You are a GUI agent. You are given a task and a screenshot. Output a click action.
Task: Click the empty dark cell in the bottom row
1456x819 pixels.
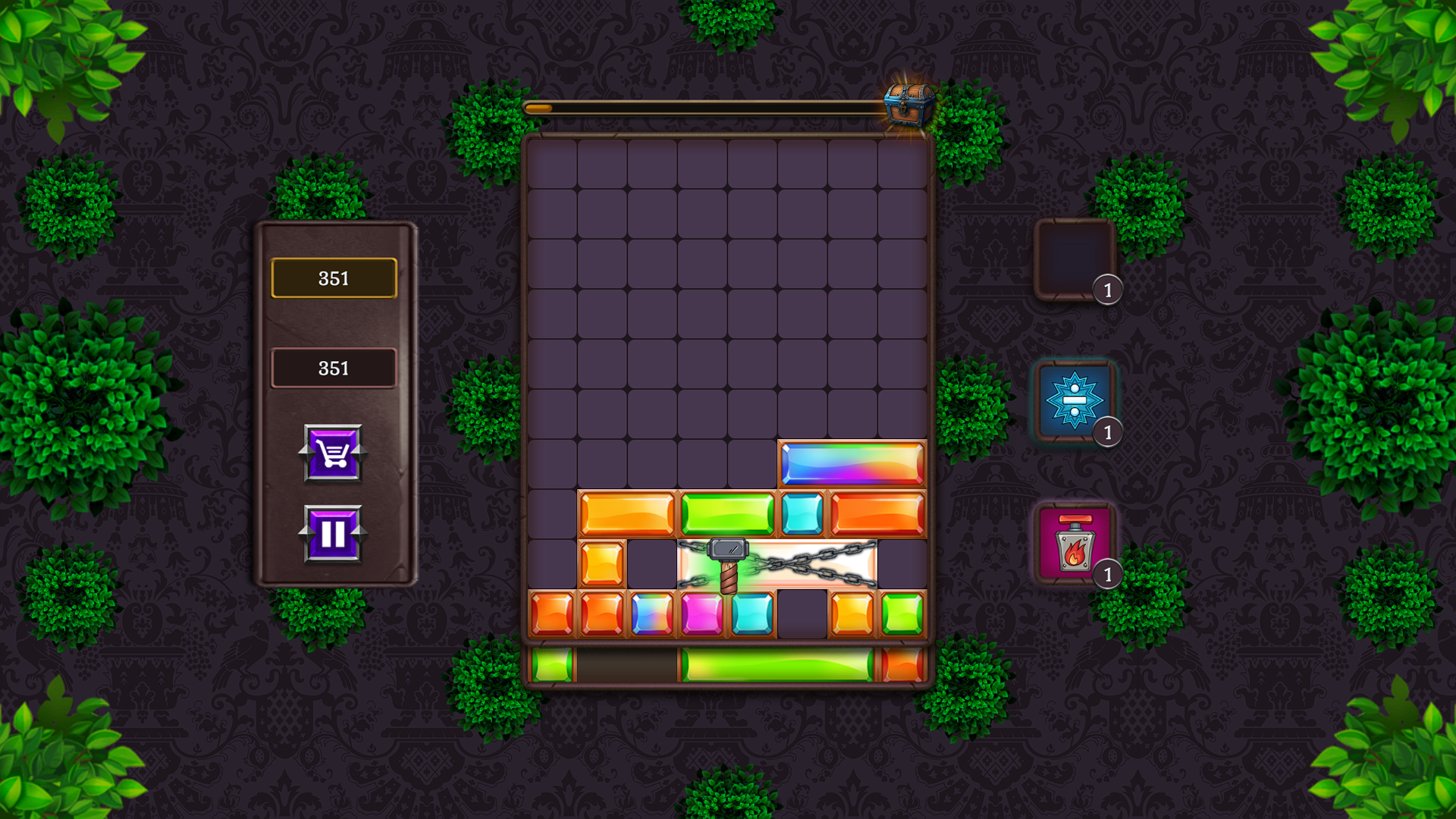click(x=802, y=614)
